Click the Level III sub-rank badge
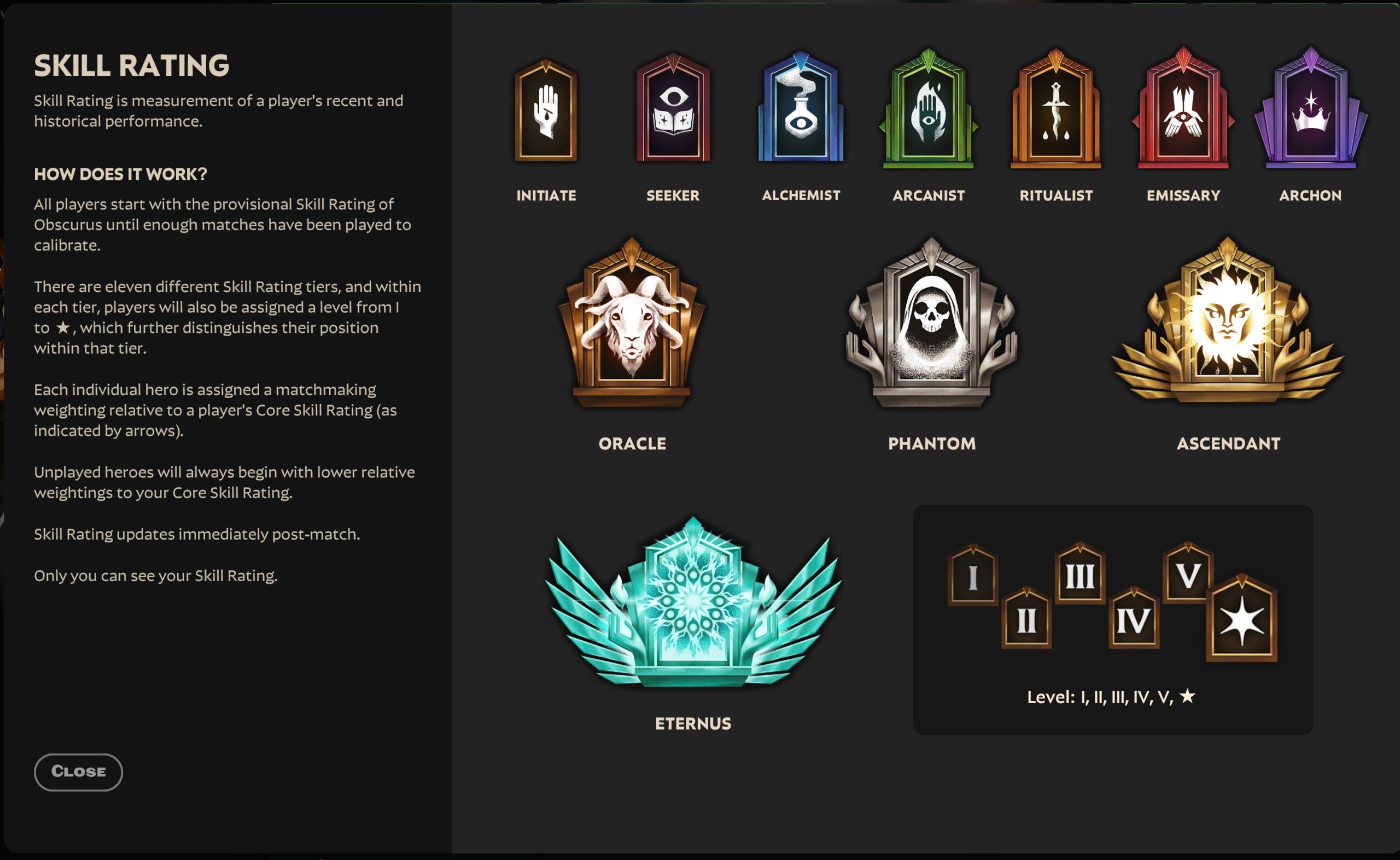 tap(1078, 575)
